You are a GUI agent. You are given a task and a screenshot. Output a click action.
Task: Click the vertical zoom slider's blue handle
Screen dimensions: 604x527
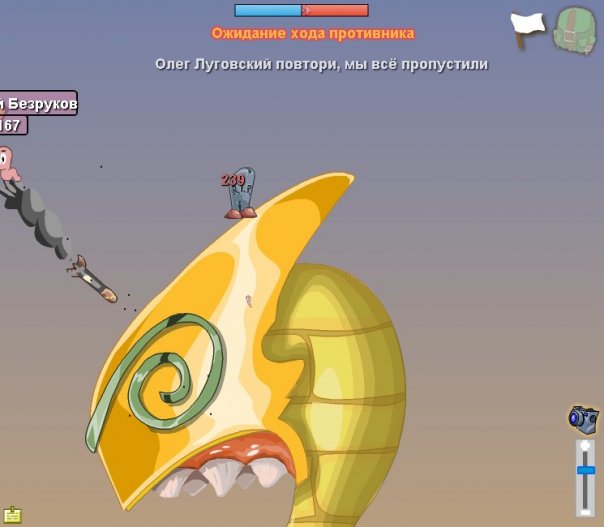click(585, 470)
